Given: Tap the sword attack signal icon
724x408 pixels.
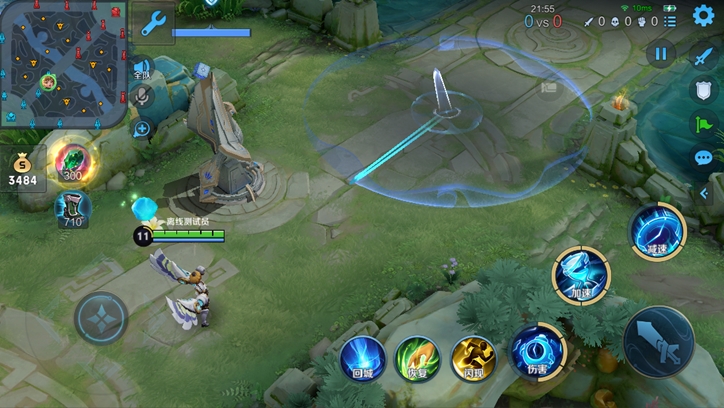Looking at the screenshot, I should 704,57.
